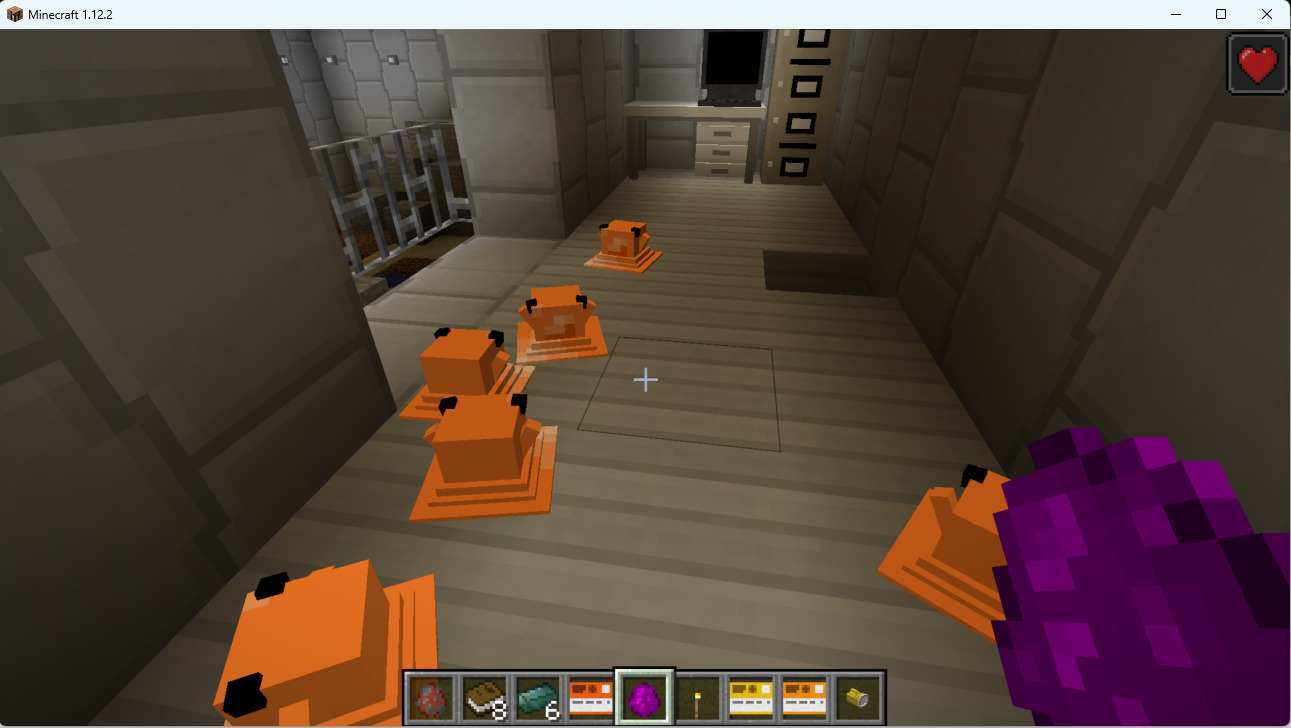Select the orange circuit item in slot four
This screenshot has height=728, width=1291.
tap(590, 695)
